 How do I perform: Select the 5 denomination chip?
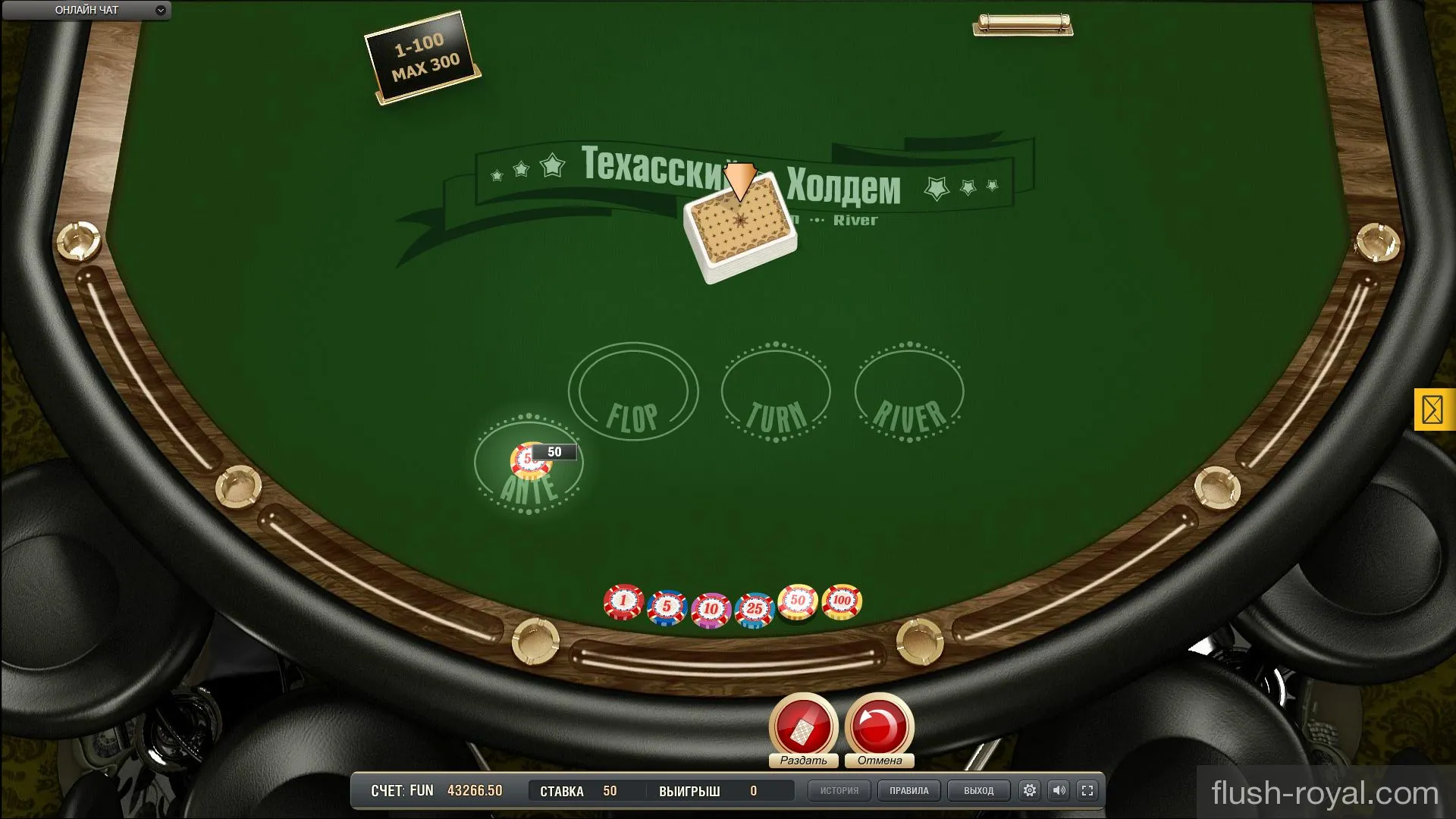tap(666, 604)
